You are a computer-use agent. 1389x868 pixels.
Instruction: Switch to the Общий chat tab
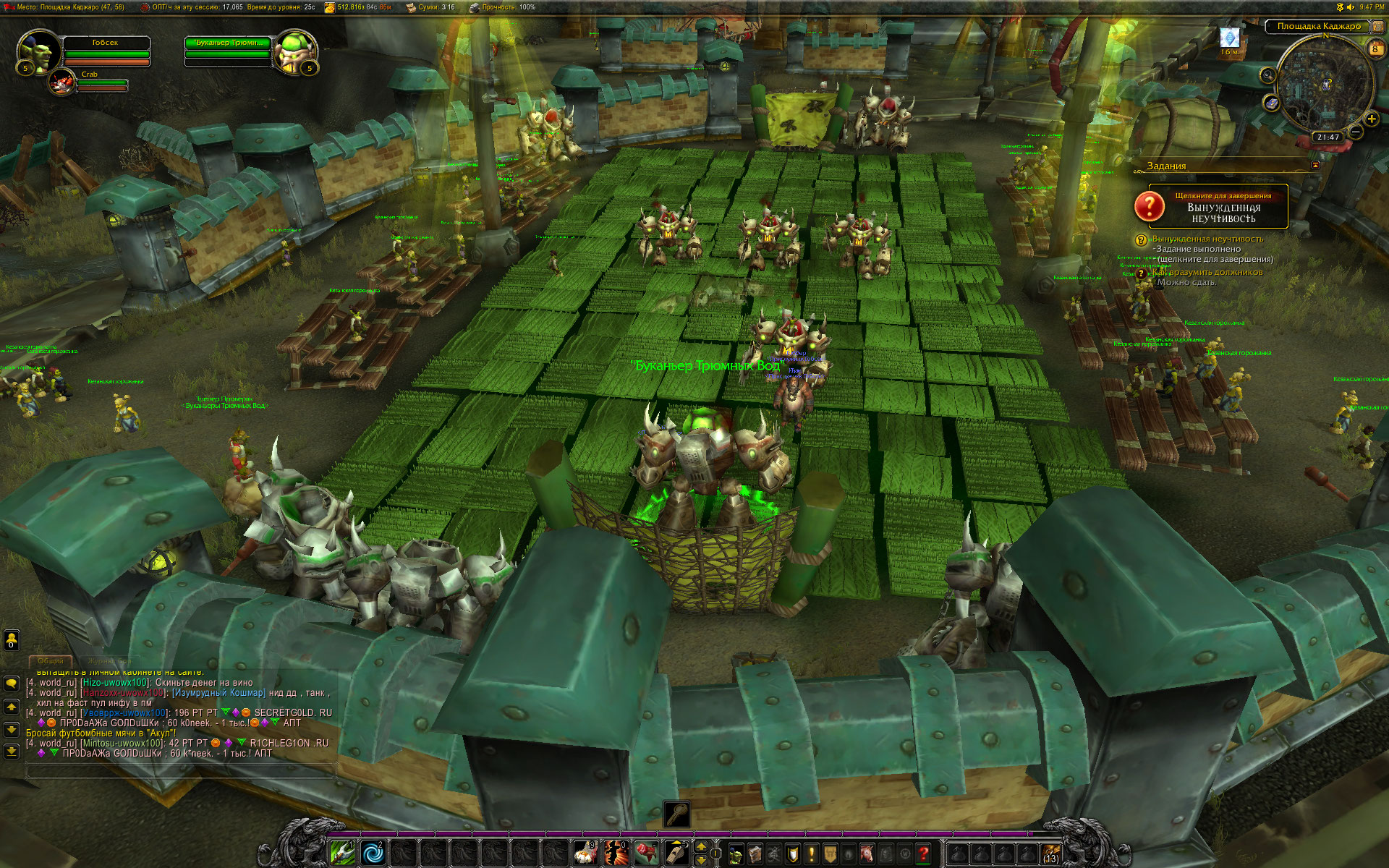tap(51, 661)
